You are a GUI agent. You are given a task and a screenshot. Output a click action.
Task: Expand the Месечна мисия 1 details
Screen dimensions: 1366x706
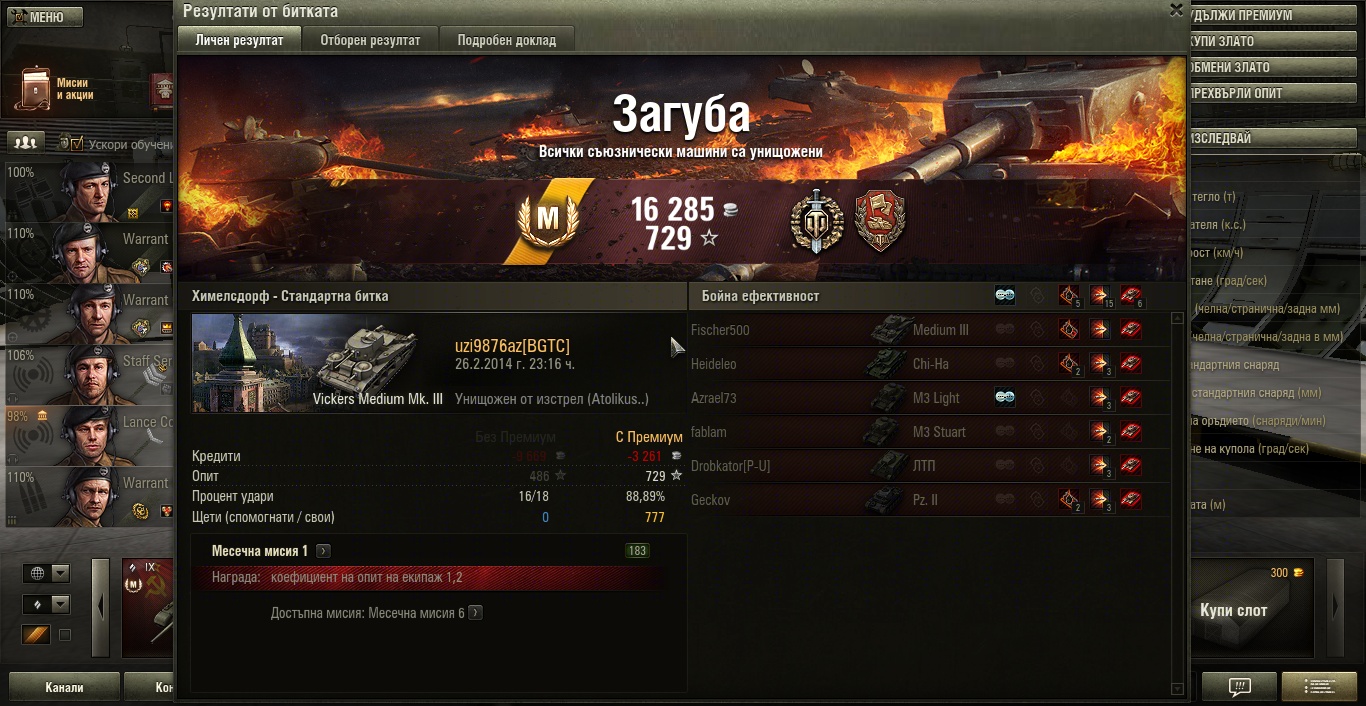pos(324,551)
